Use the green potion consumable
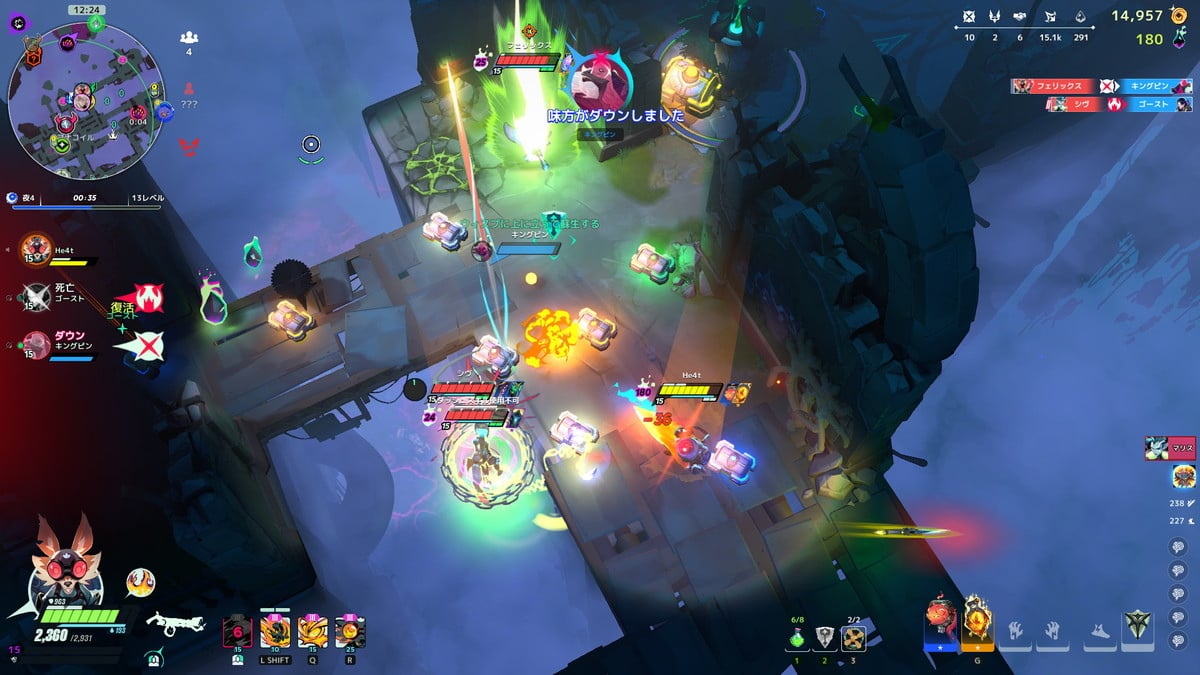This screenshot has height=675, width=1200. coord(797,638)
